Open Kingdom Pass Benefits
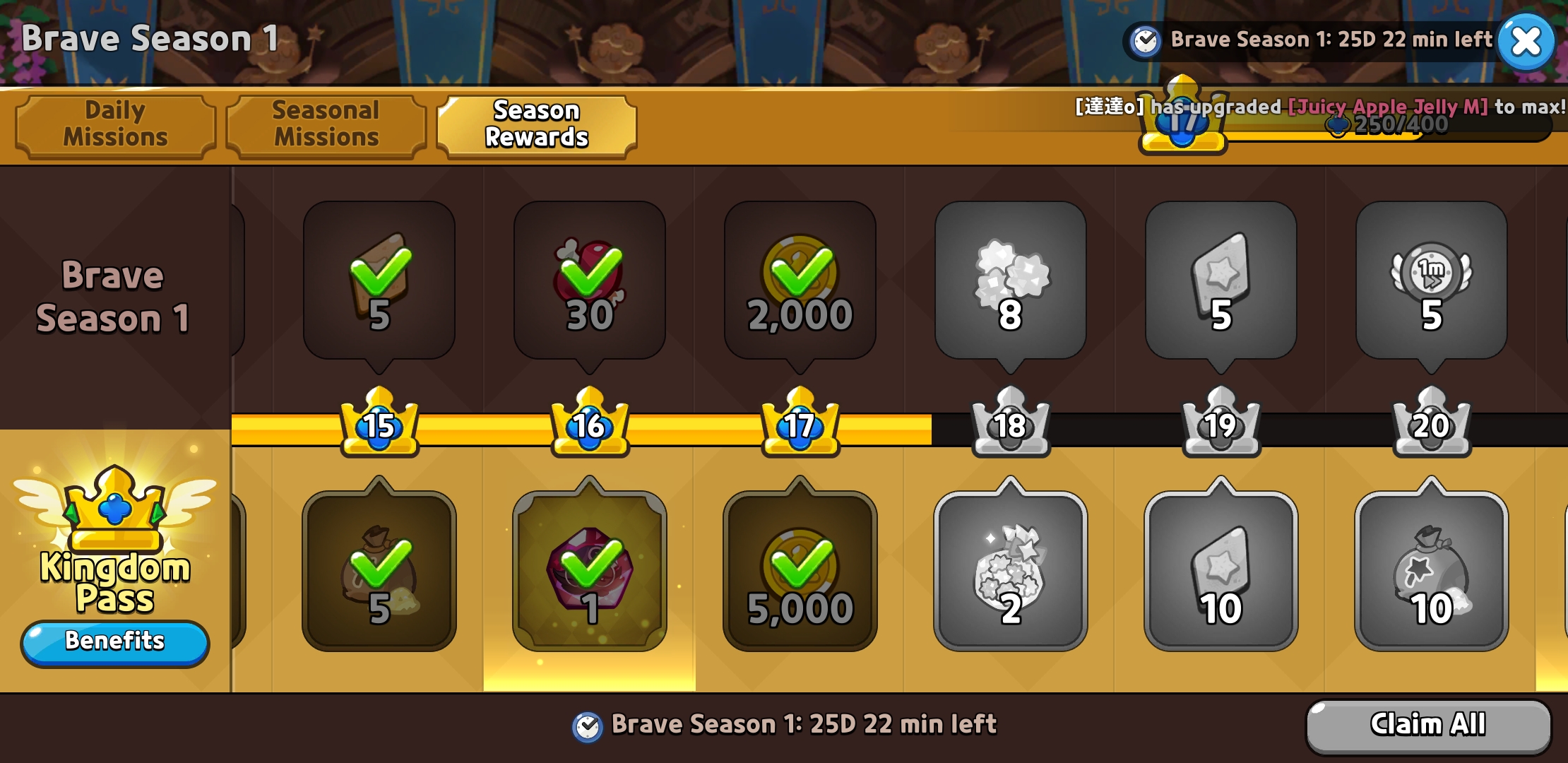Viewport: 1568px width, 763px height. point(115,641)
